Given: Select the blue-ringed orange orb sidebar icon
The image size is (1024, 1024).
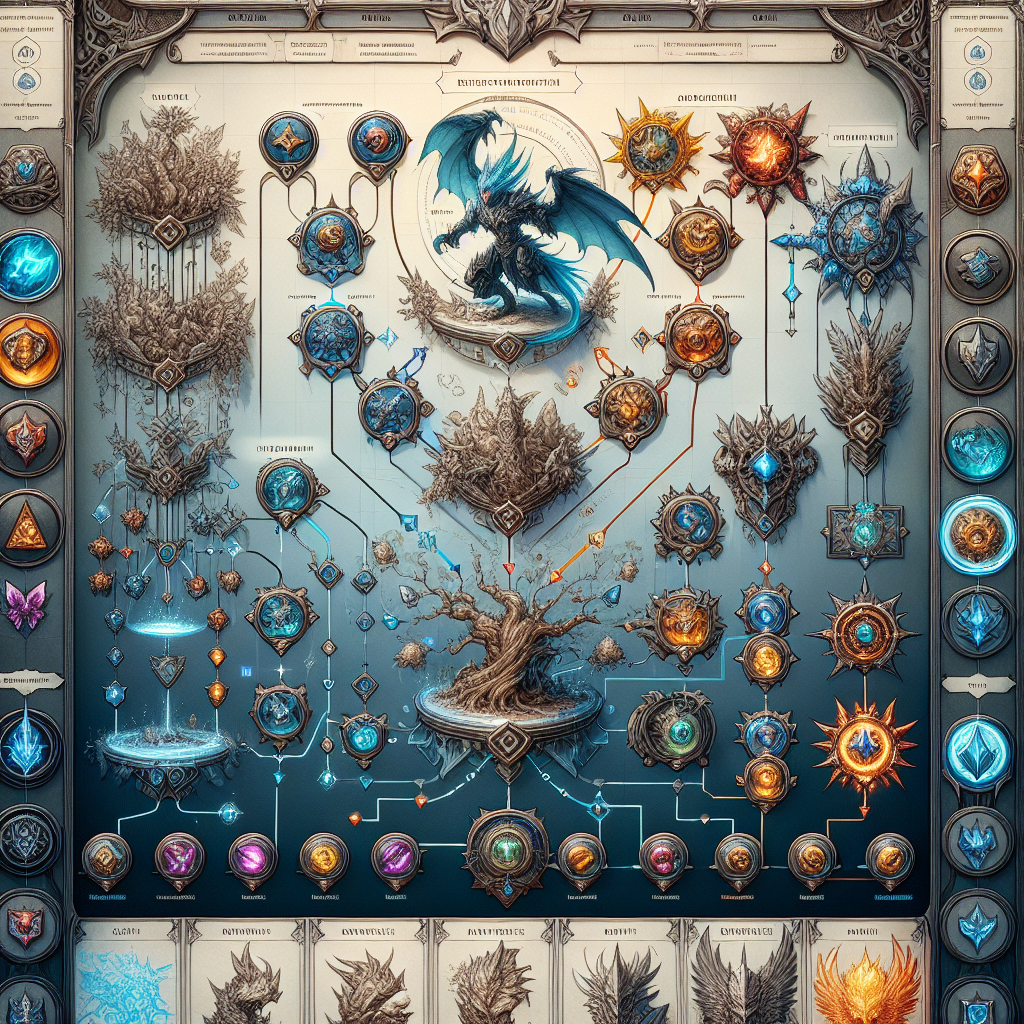Looking at the screenshot, I should point(977,534).
